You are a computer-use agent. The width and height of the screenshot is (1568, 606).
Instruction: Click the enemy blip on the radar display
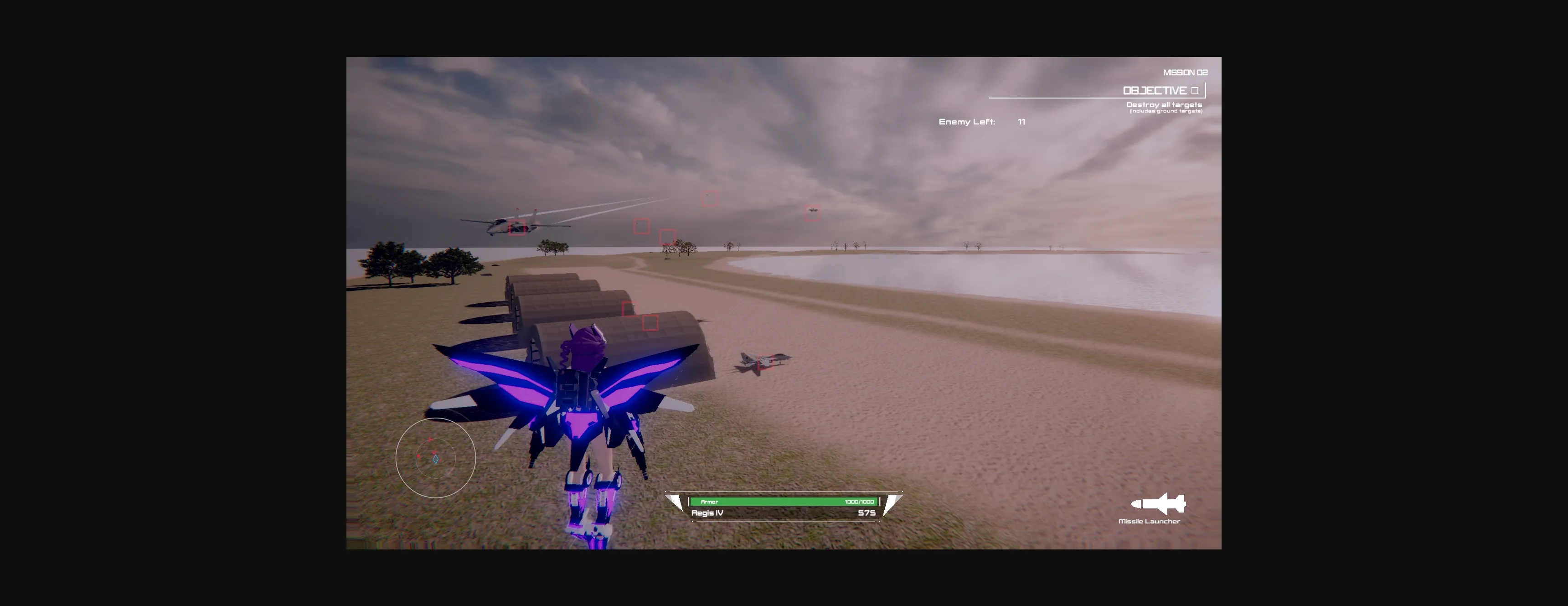click(x=419, y=456)
